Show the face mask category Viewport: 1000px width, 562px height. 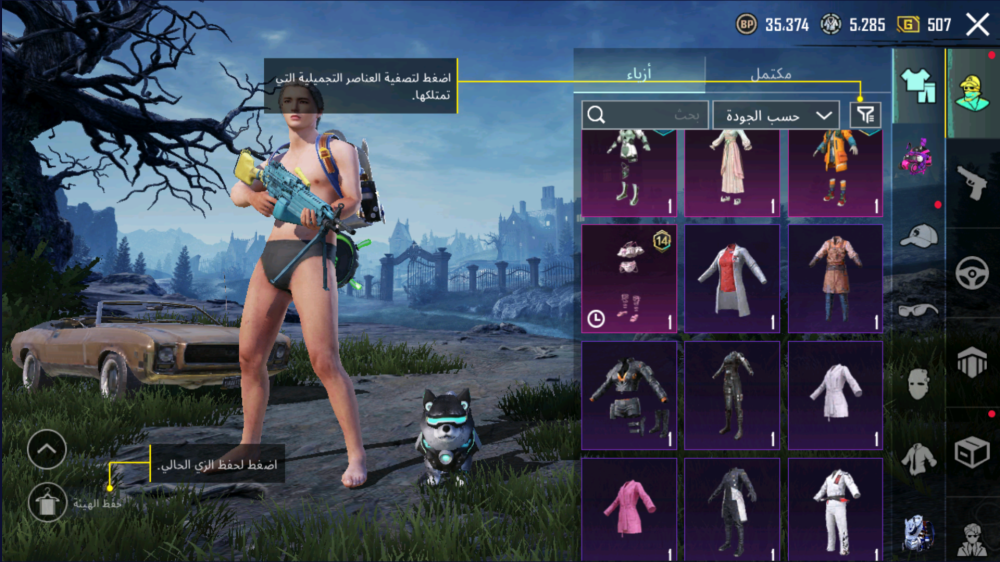pyautogui.click(x=918, y=384)
